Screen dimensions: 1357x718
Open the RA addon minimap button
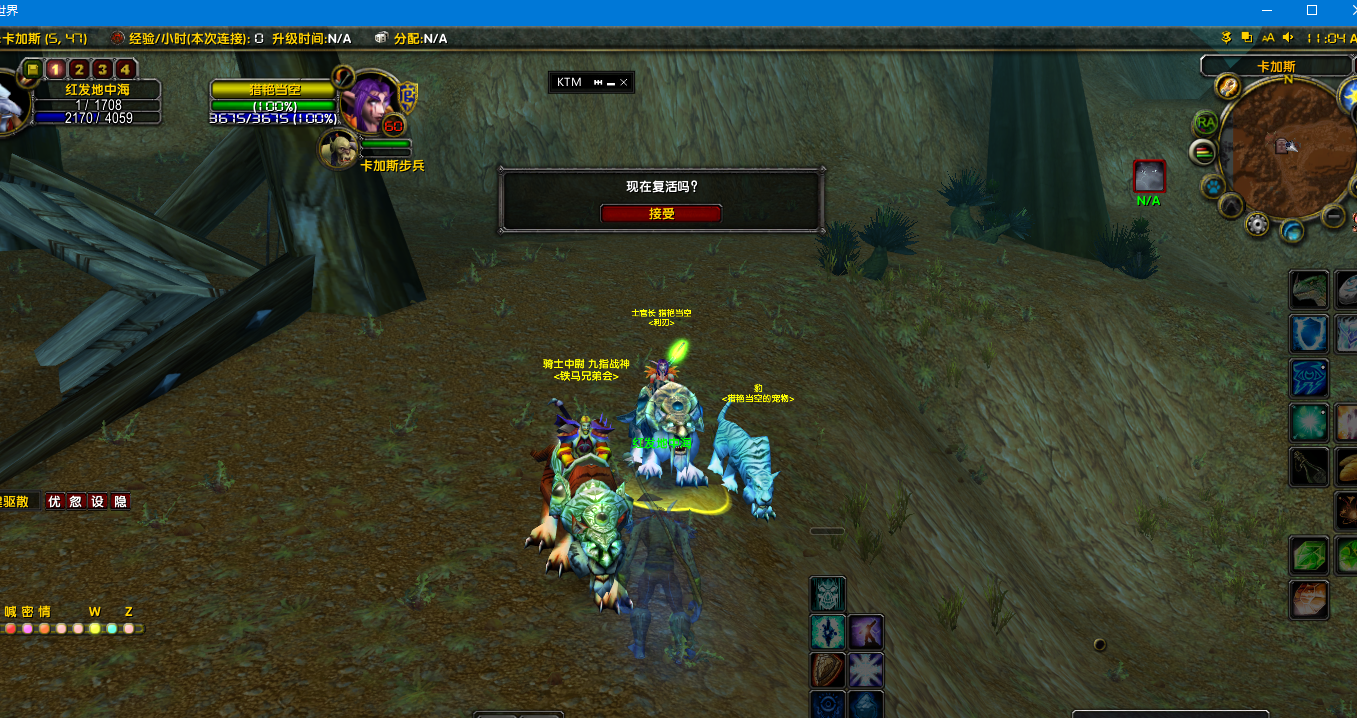click(1206, 123)
